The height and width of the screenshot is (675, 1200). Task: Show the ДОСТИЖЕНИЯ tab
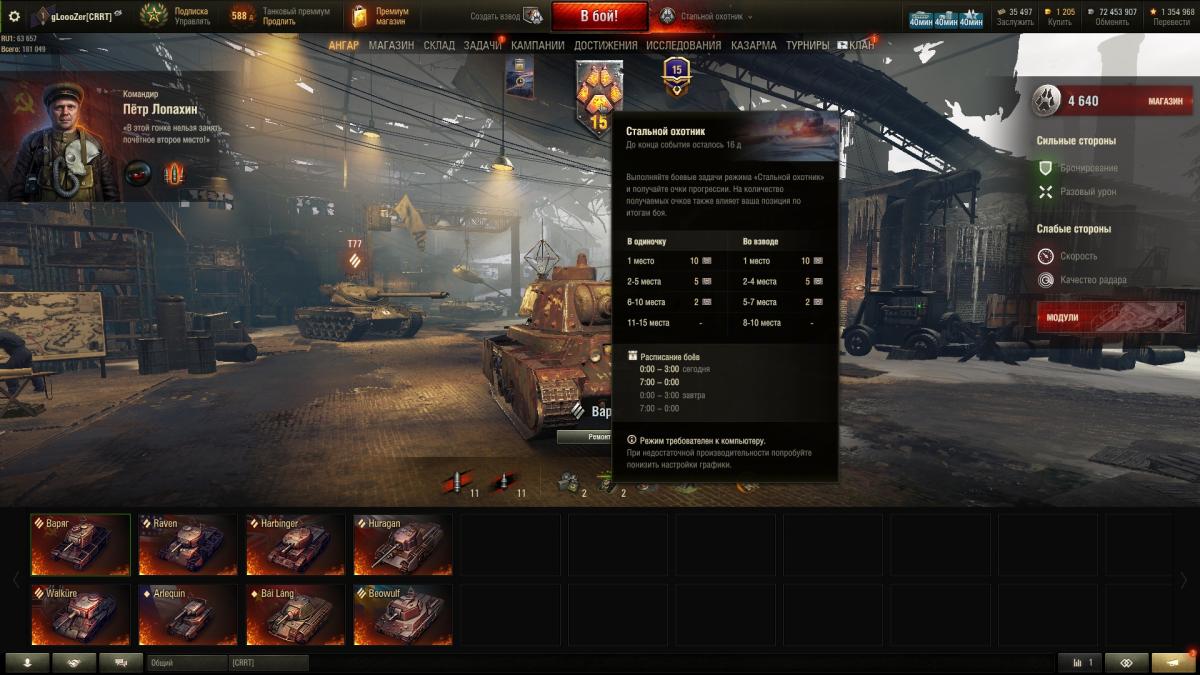(606, 45)
